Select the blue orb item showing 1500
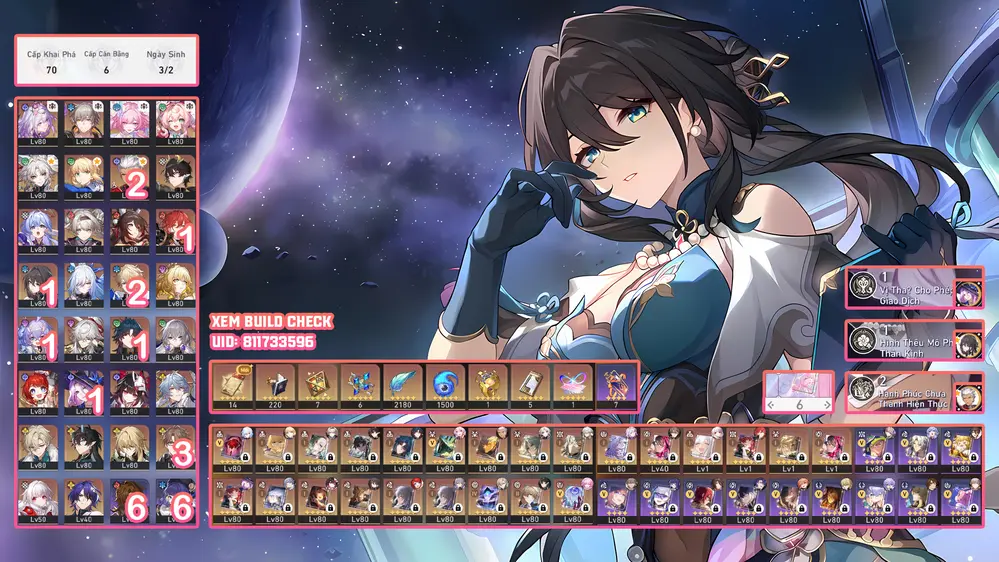Image resolution: width=999 pixels, height=562 pixels. [446, 387]
